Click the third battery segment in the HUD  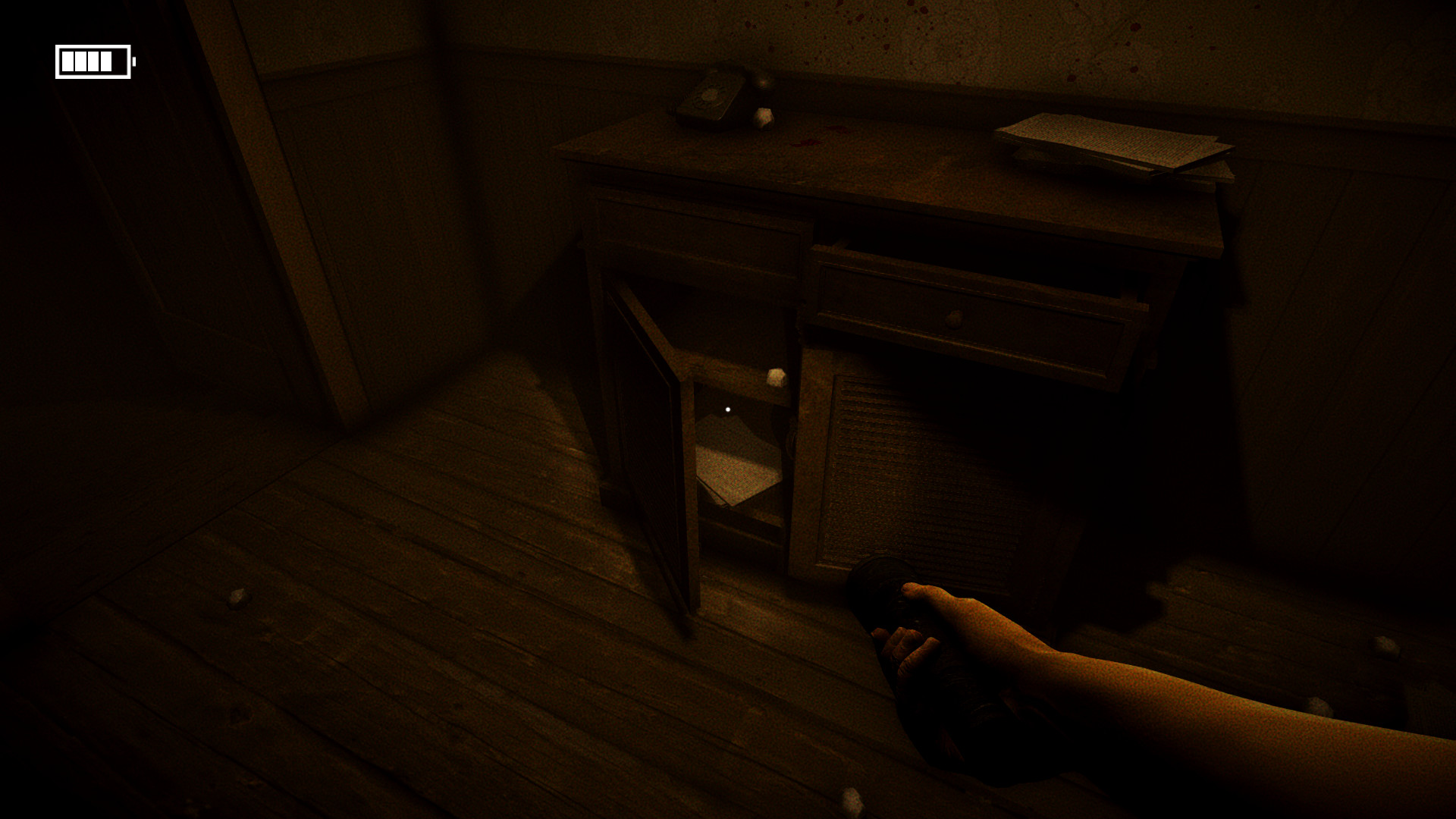tap(93, 61)
